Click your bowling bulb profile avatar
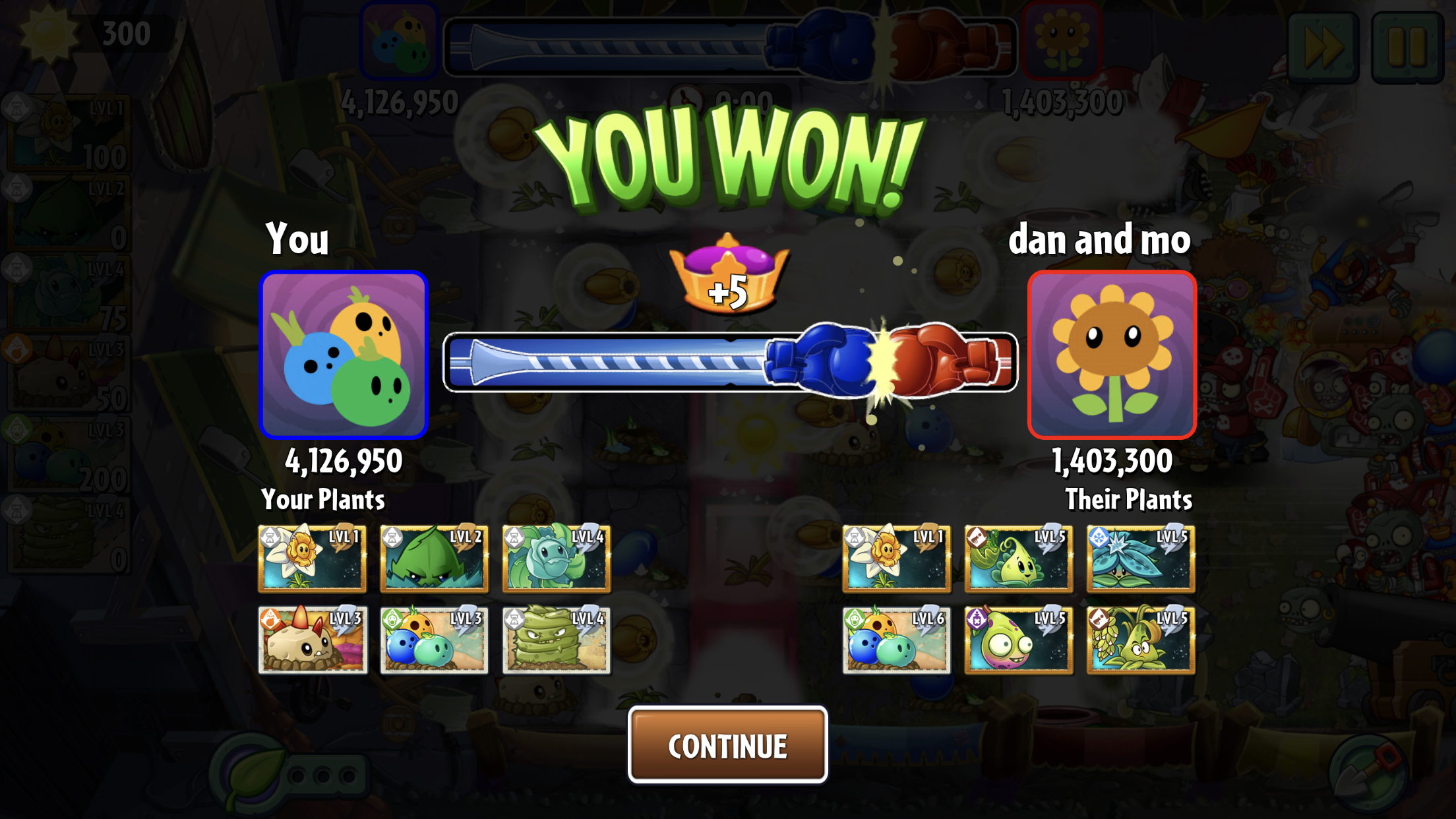Viewport: 1456px width, 819px height. tap(344, 355)
